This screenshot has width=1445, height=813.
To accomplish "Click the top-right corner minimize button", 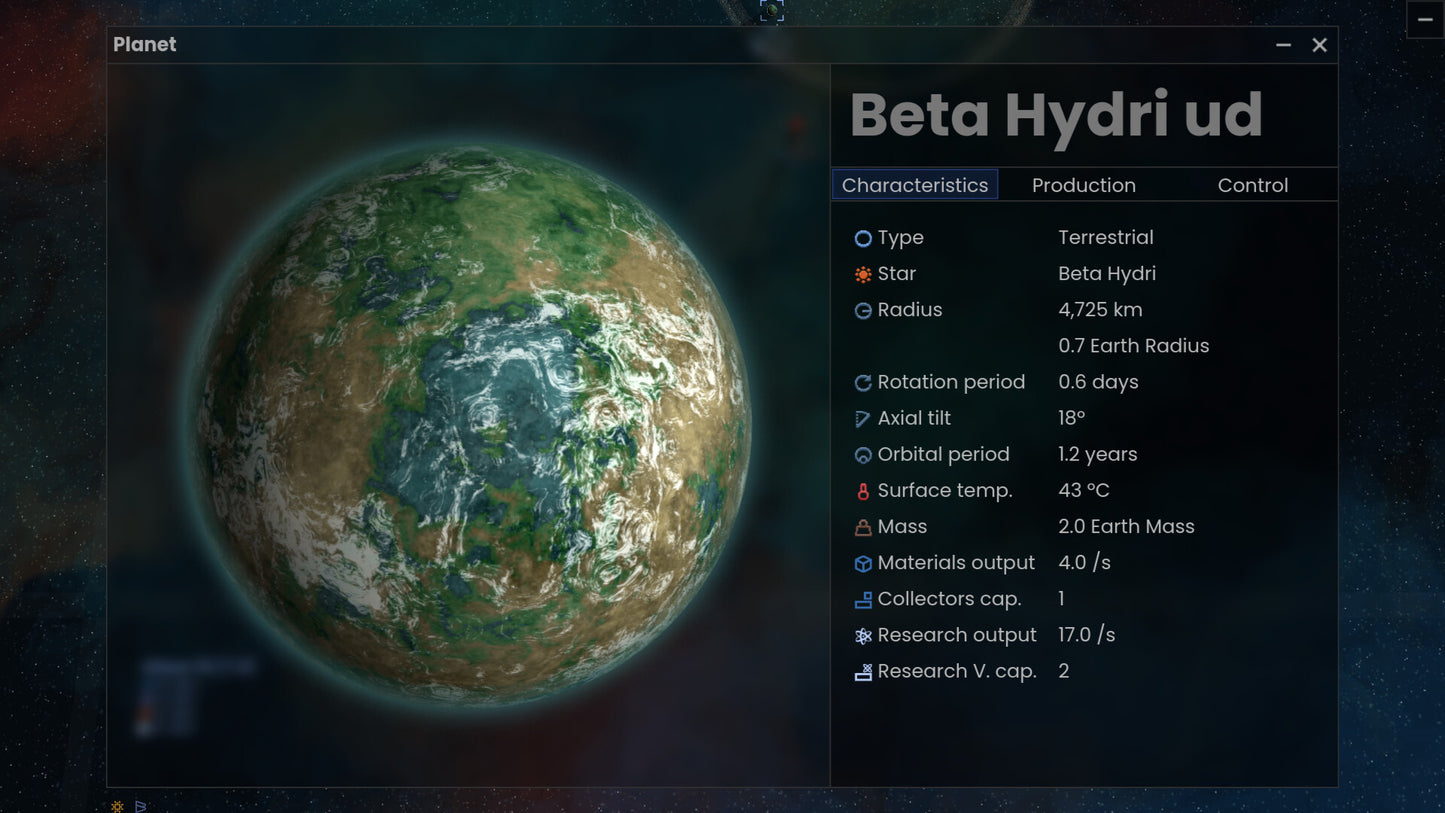I will pos(1425,20).
